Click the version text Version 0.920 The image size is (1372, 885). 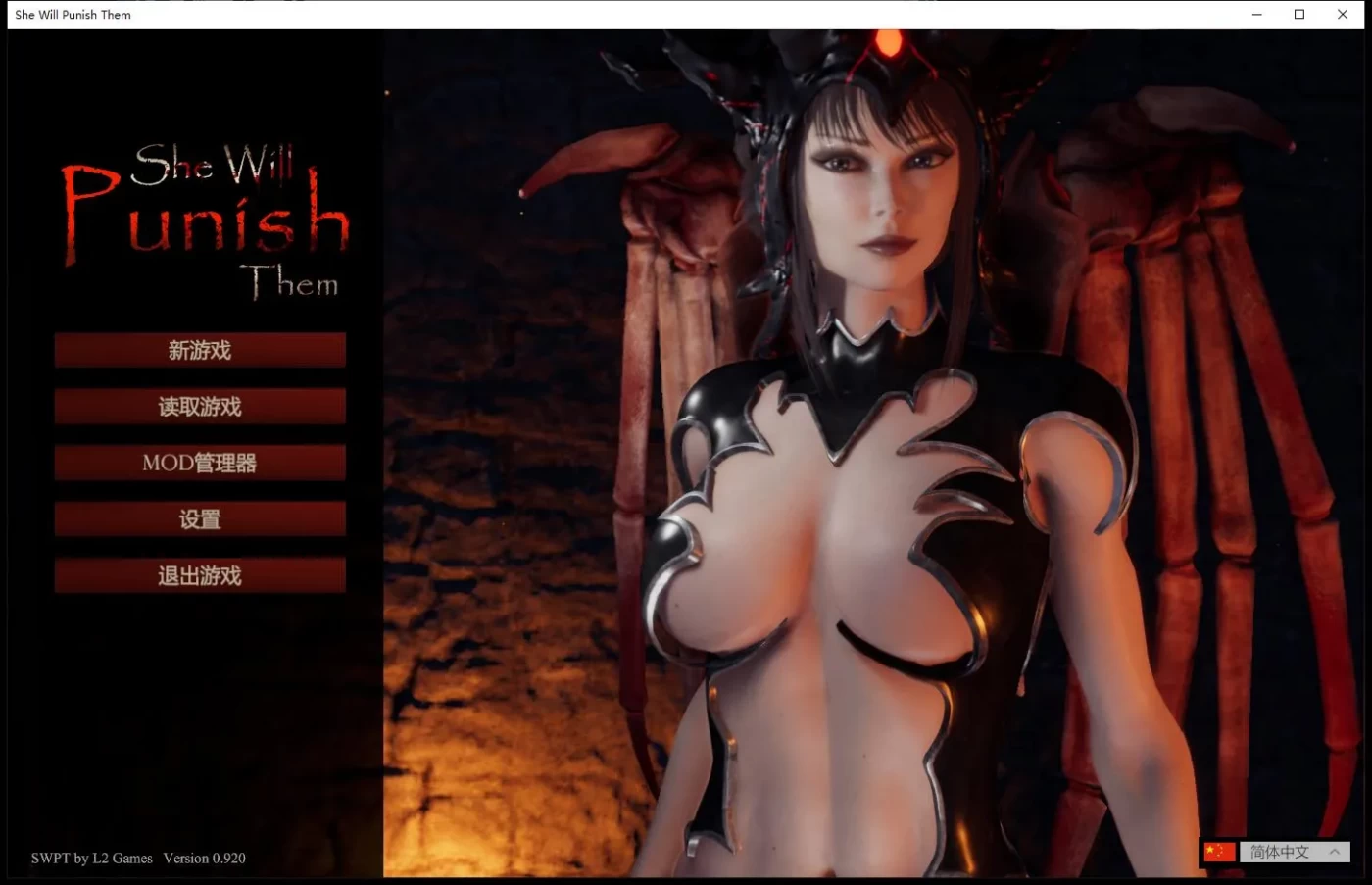tap(204, 858)
